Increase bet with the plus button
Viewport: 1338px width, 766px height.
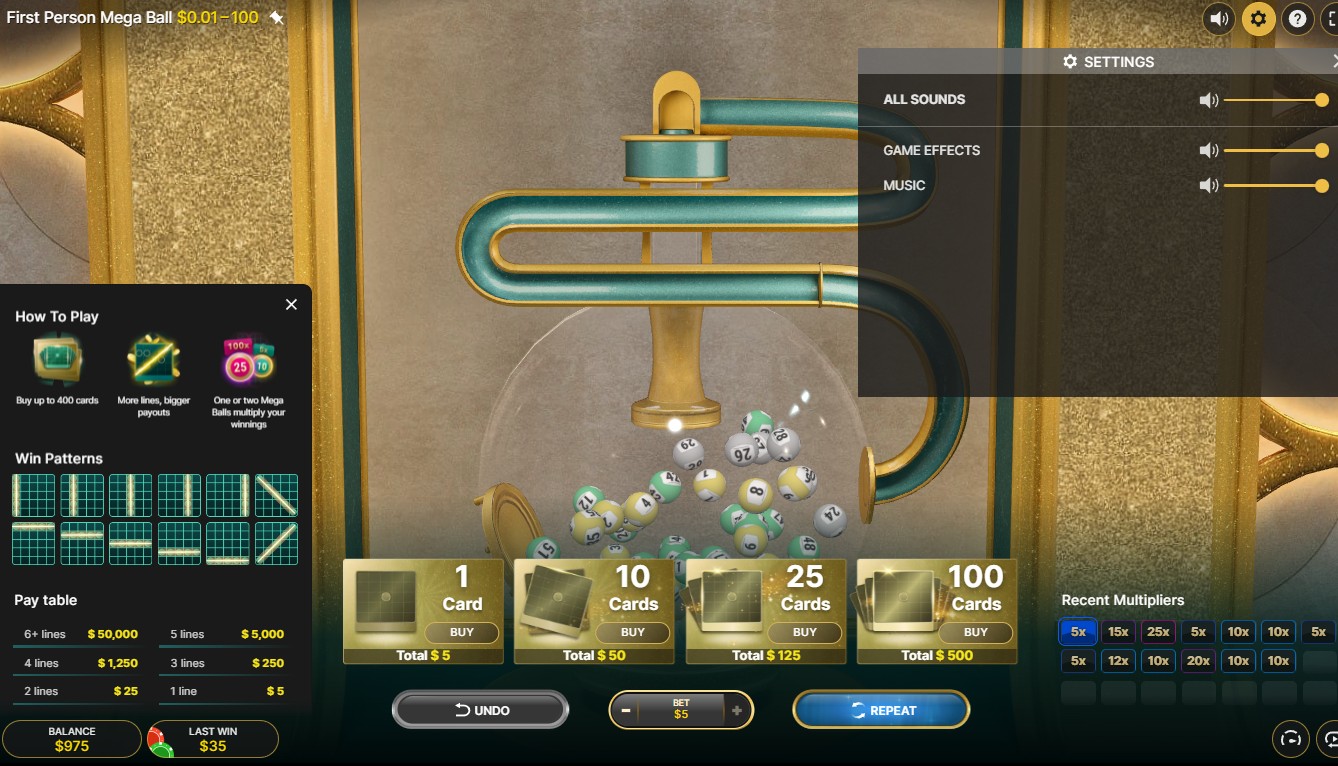(x=737, y=710)
